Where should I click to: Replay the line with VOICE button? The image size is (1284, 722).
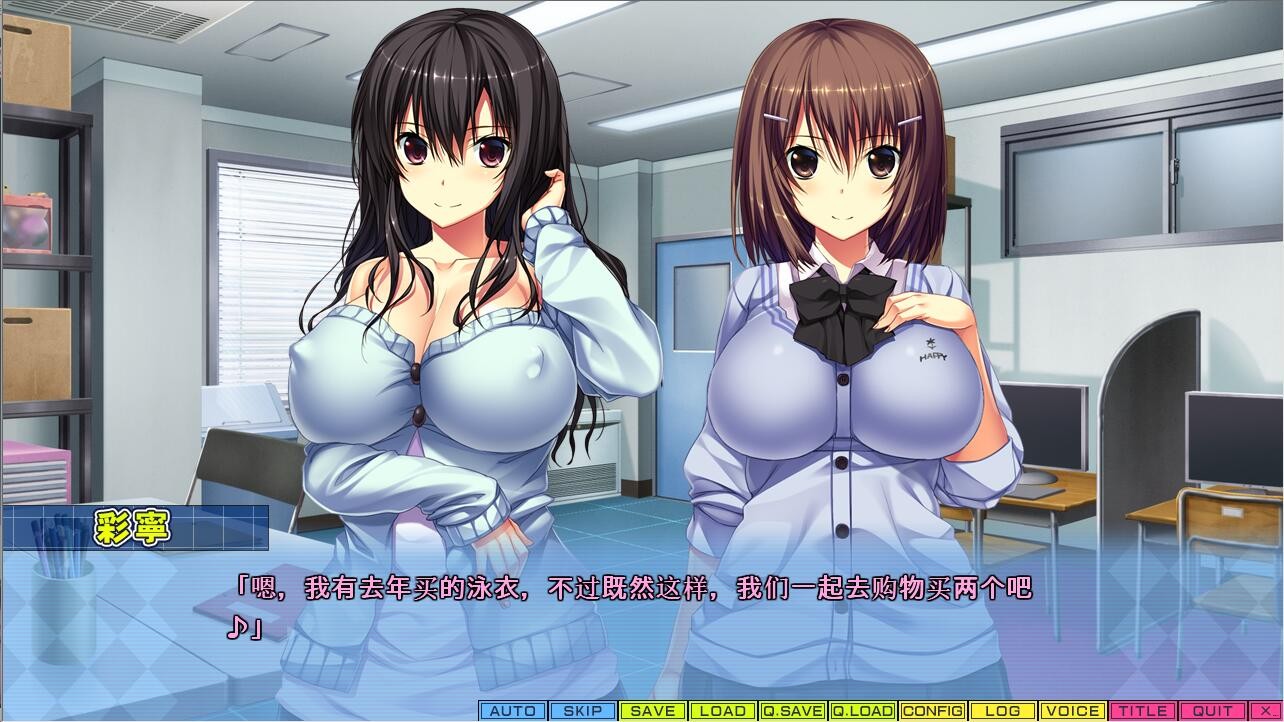point(1072,711)
